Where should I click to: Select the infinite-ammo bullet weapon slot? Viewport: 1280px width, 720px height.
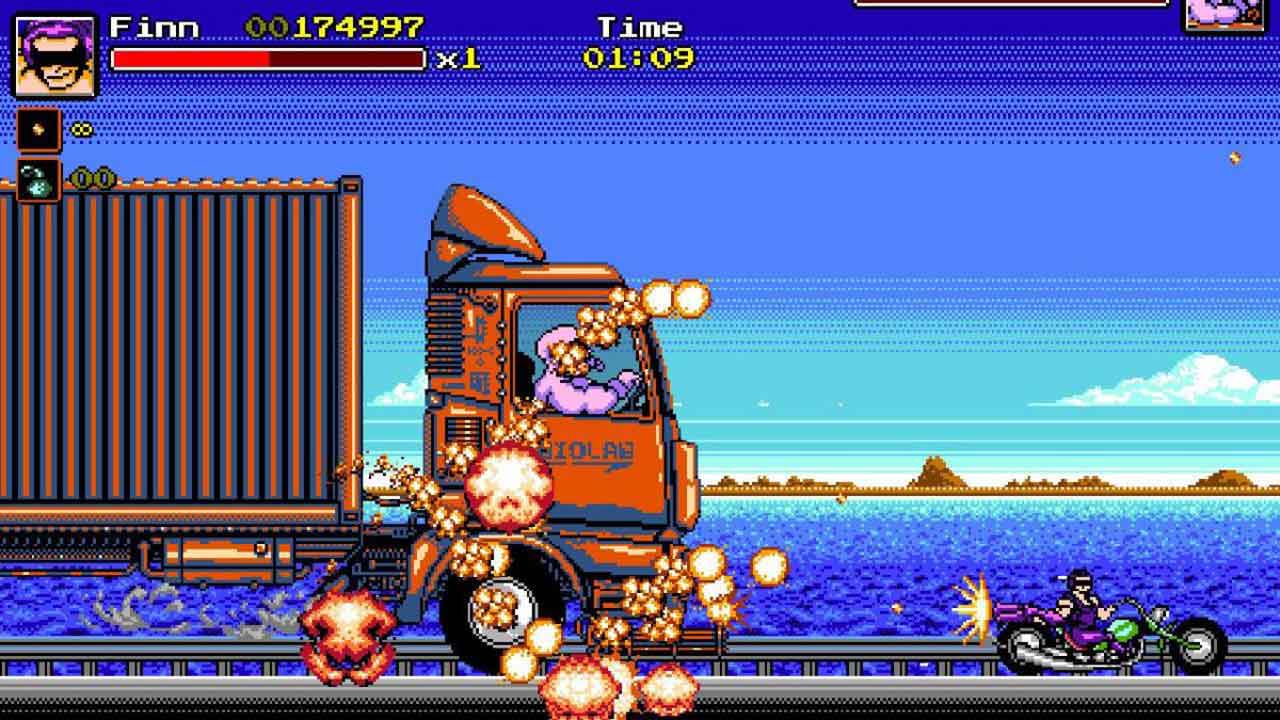pos(39,130)
